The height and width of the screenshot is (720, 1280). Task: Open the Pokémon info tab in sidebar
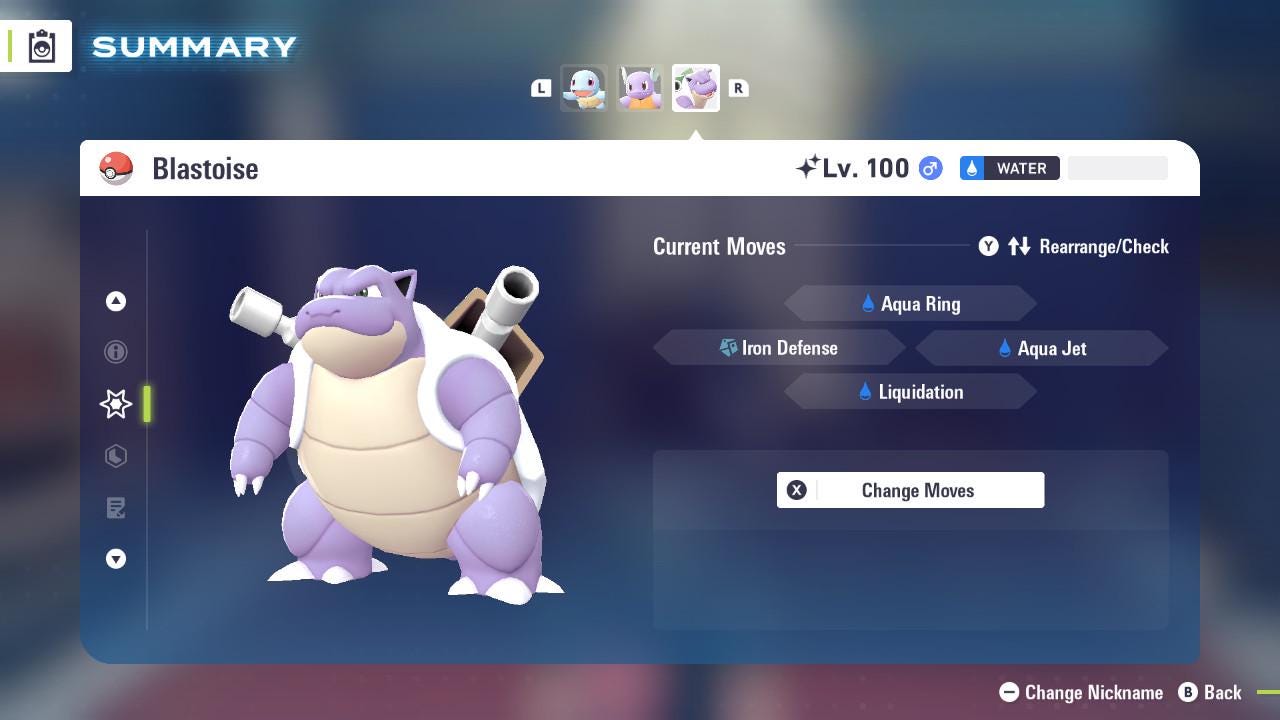point(116,352)
